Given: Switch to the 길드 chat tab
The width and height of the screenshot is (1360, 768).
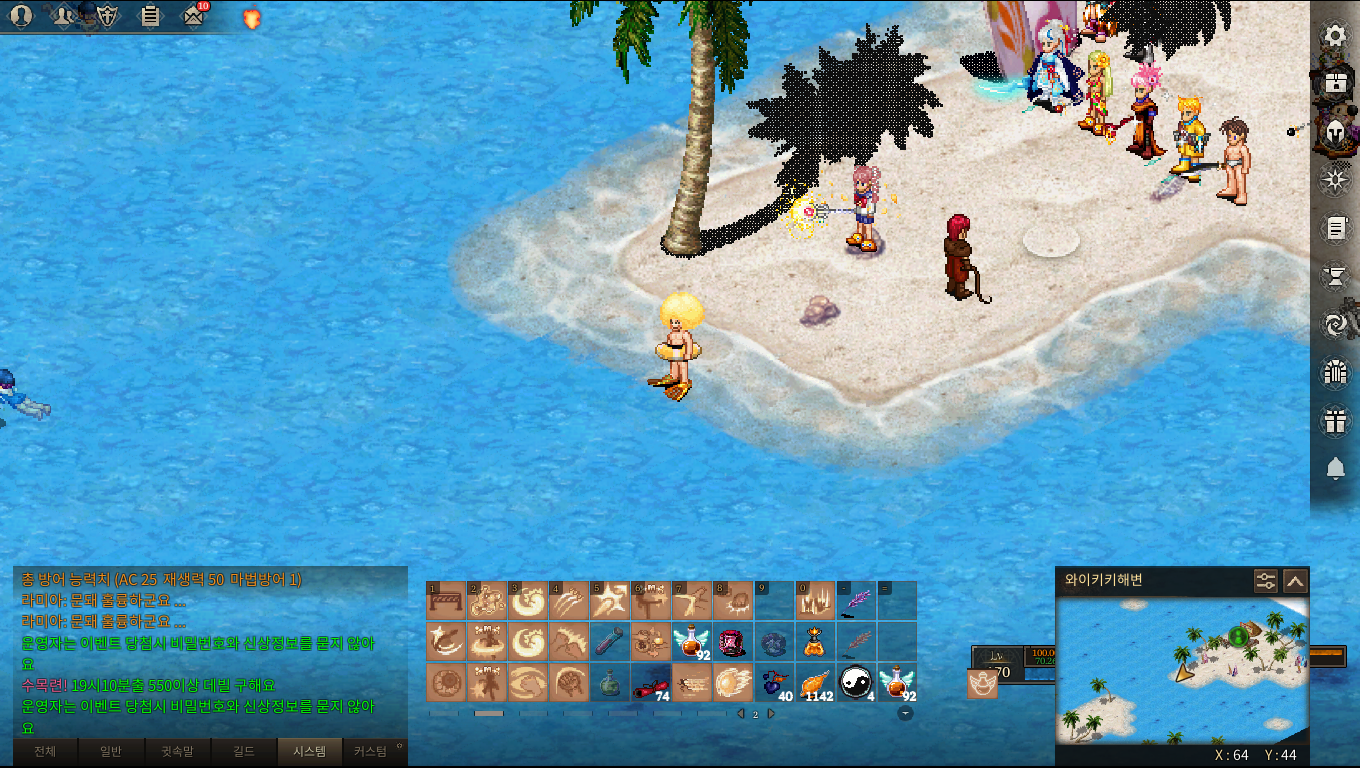Looking at the screenshot, I should click(243, 751).
